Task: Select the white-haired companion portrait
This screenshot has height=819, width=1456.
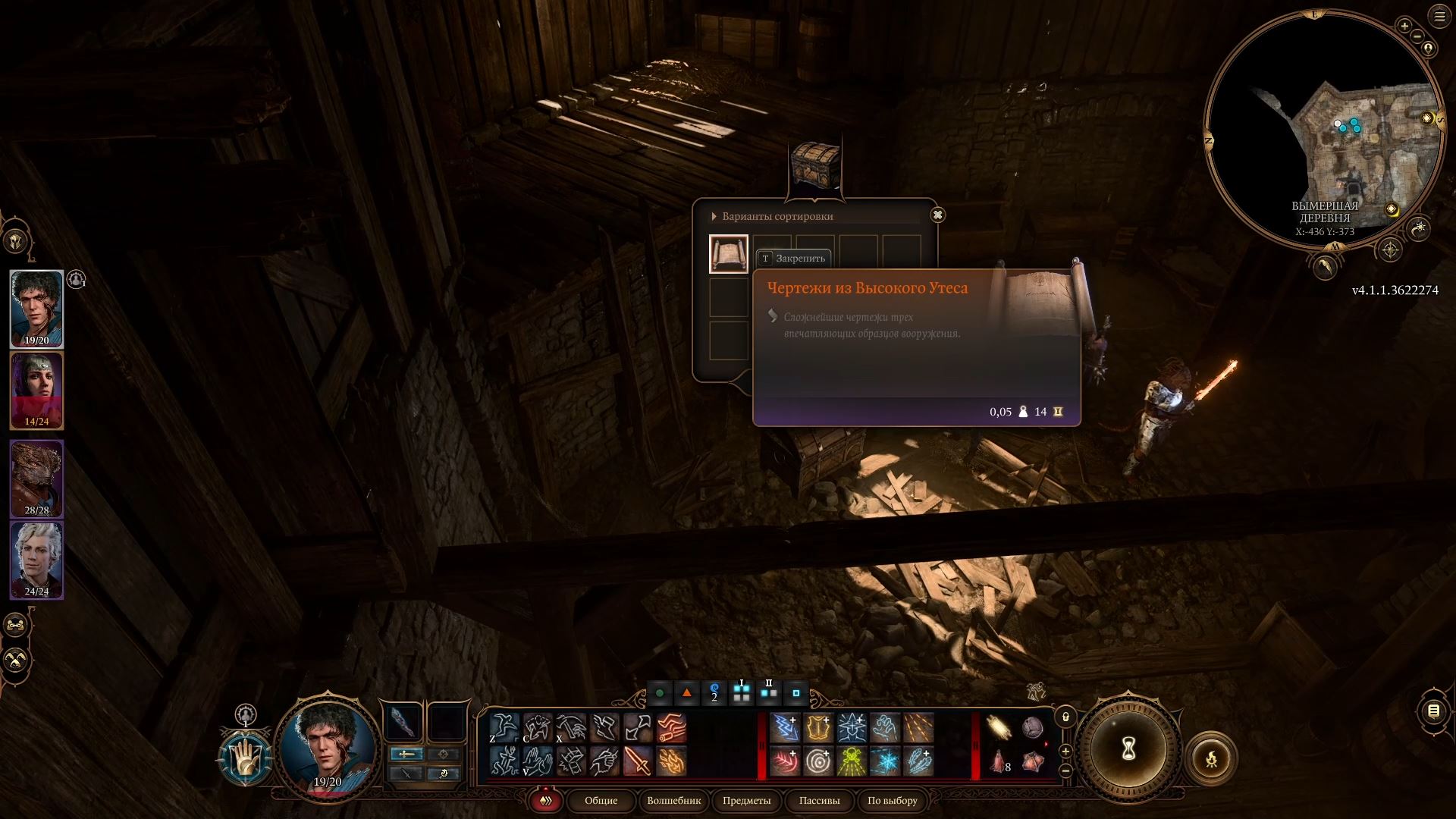Action: point(36,560)
